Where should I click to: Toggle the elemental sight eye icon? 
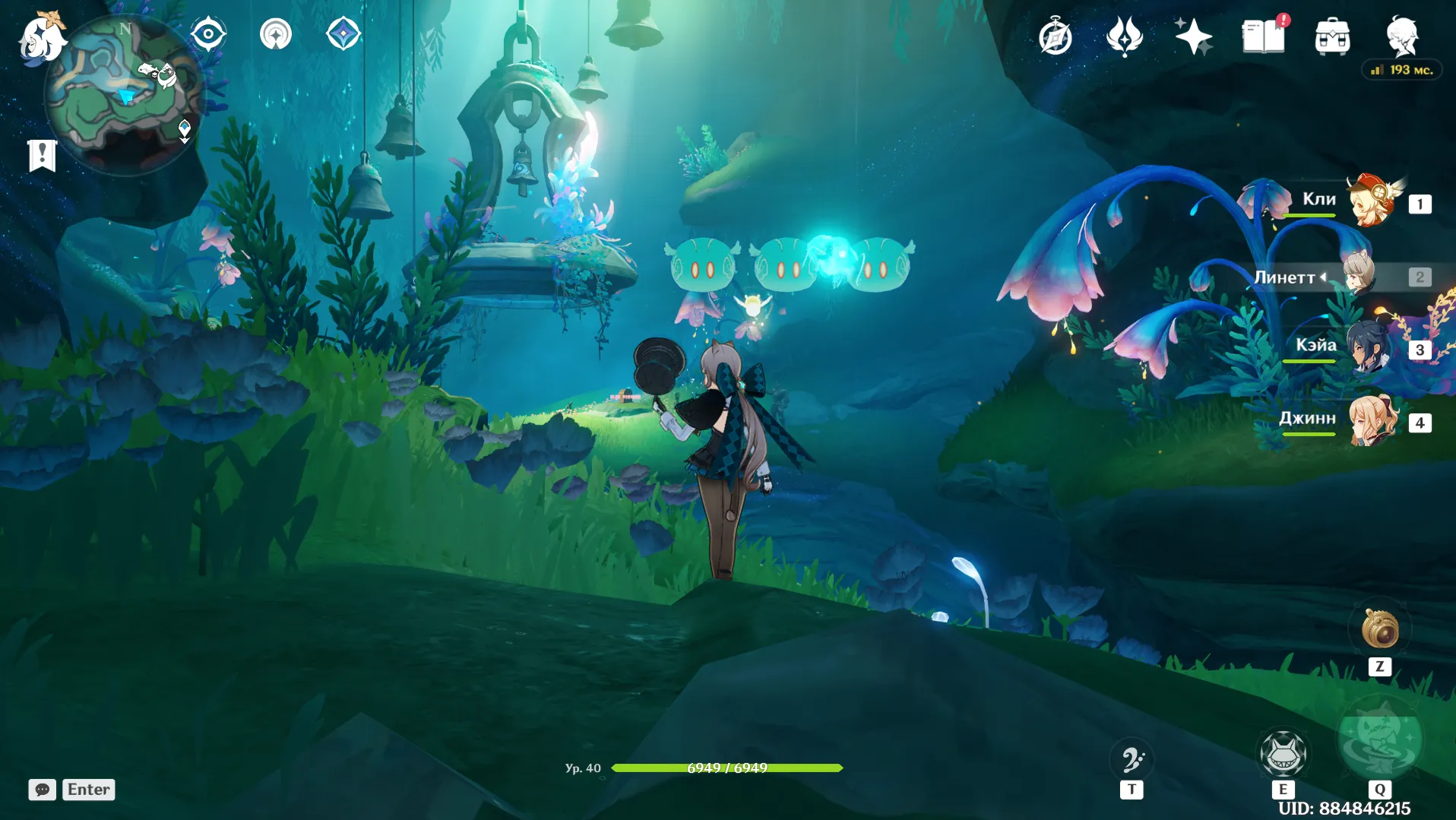click(208, 34)
